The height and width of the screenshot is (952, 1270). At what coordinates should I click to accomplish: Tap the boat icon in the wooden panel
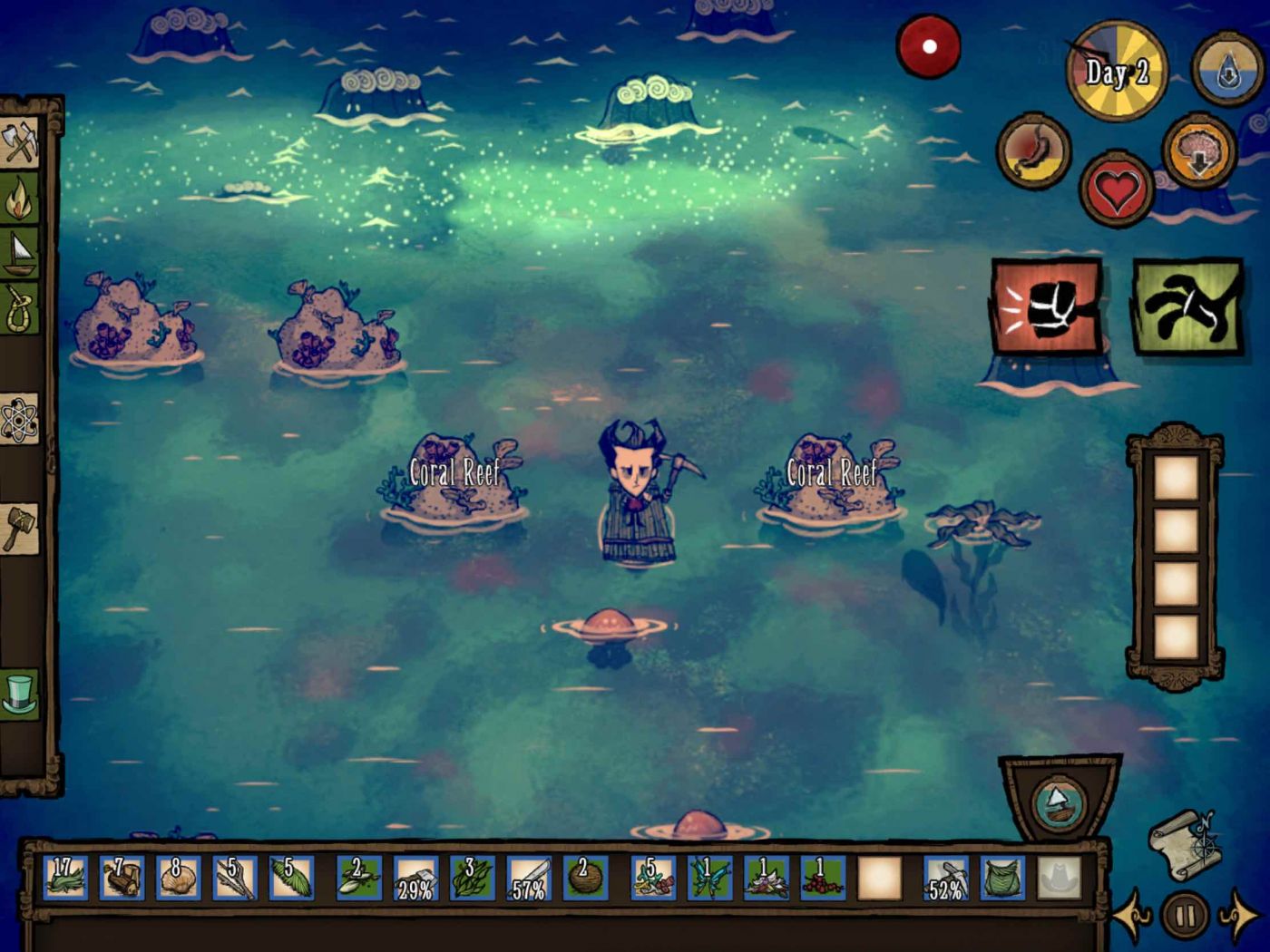click(x=1058, y=803)
